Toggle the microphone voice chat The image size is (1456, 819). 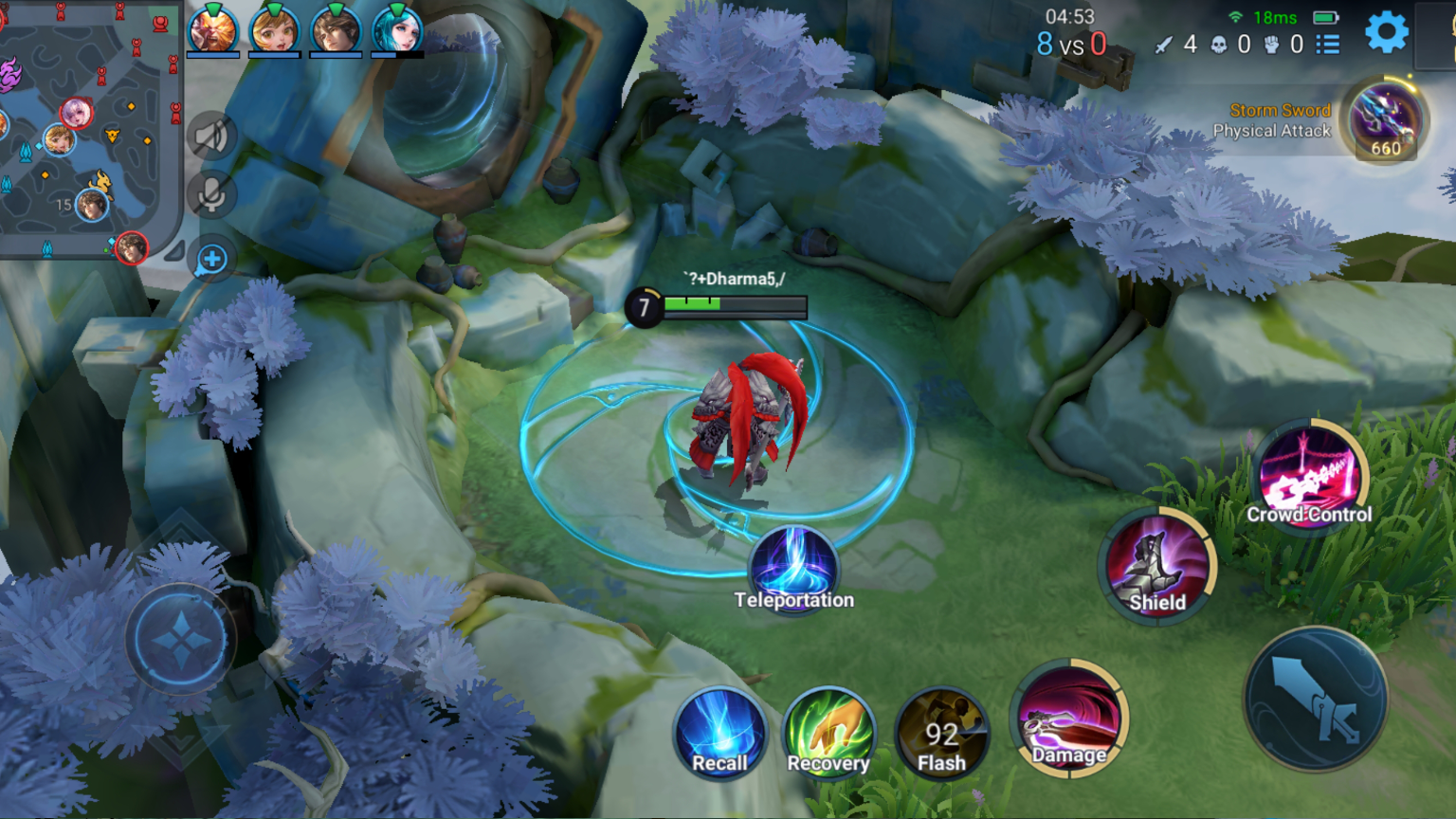coord(210,196)
